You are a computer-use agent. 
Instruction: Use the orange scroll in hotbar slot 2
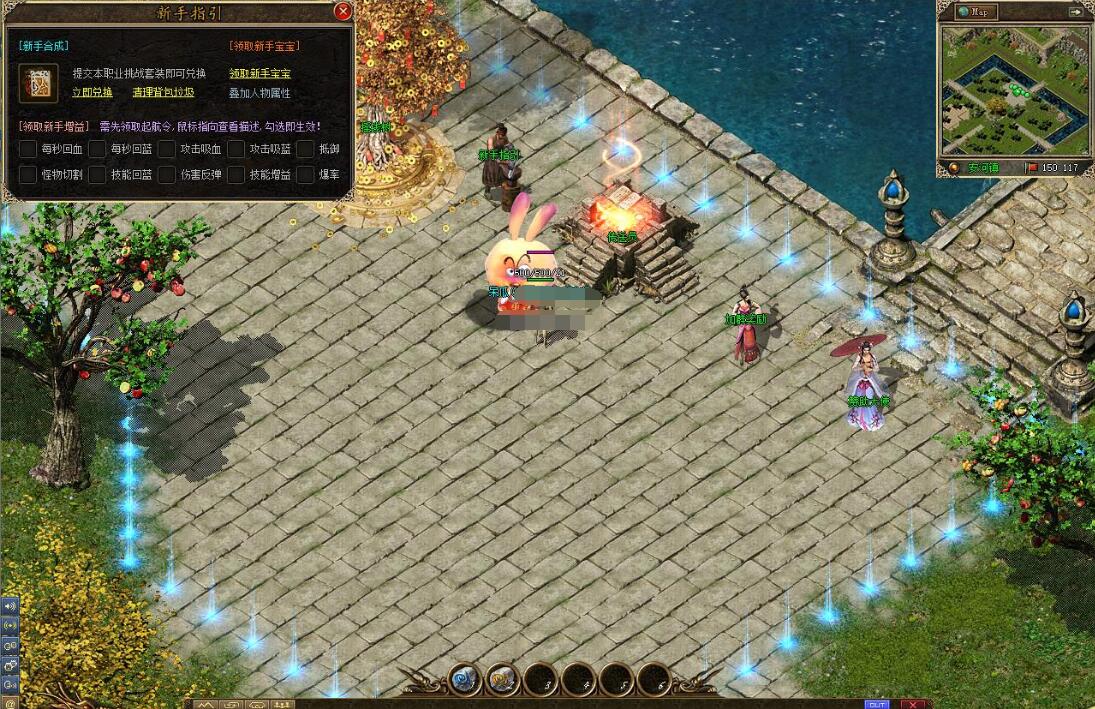click(503, 680)
